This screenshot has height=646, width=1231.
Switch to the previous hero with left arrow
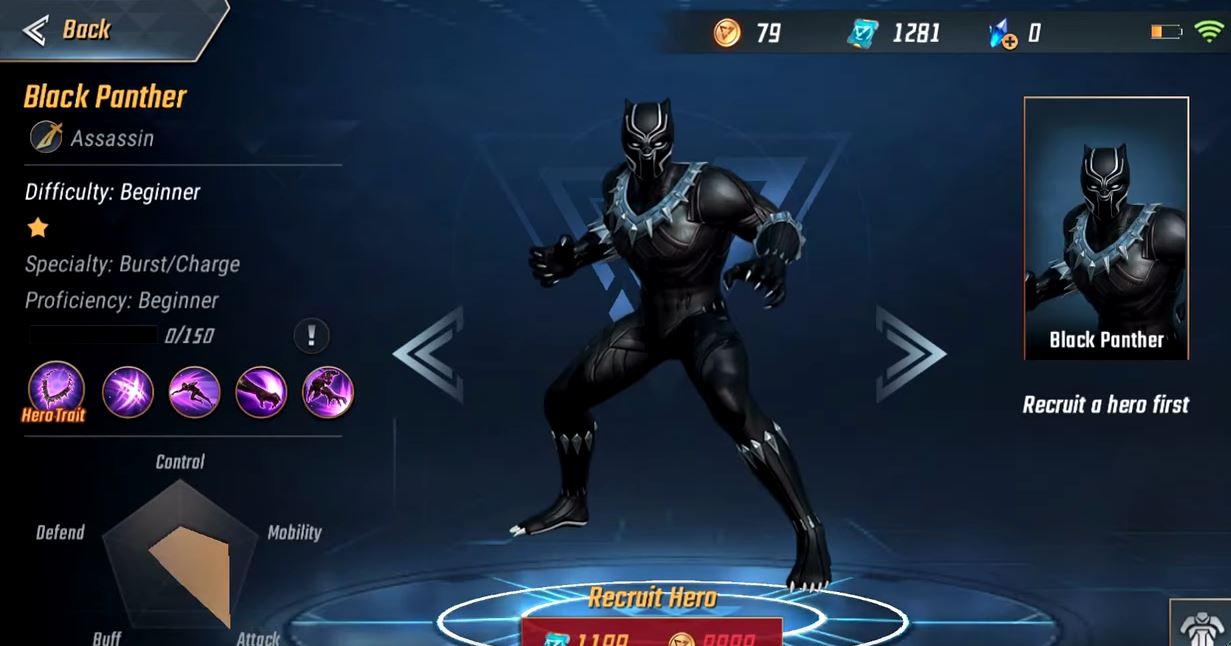coord(430,354)
